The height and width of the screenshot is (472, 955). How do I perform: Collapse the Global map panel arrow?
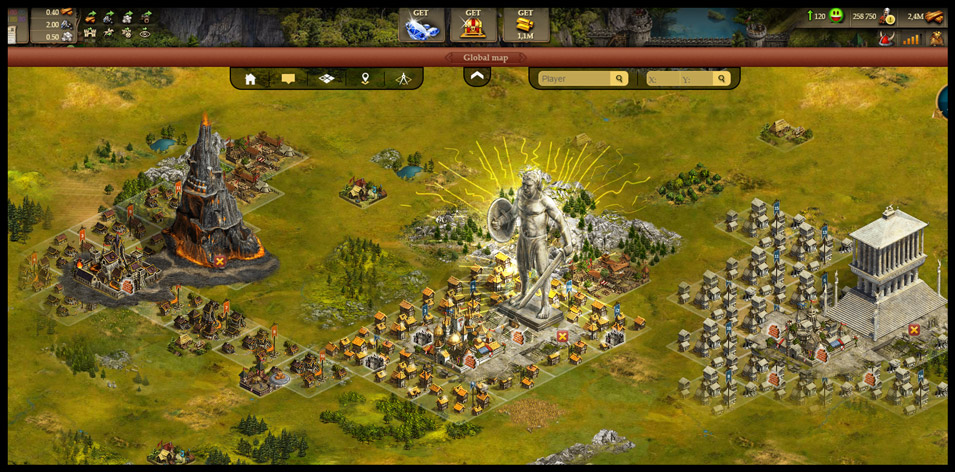pos(477,76)
